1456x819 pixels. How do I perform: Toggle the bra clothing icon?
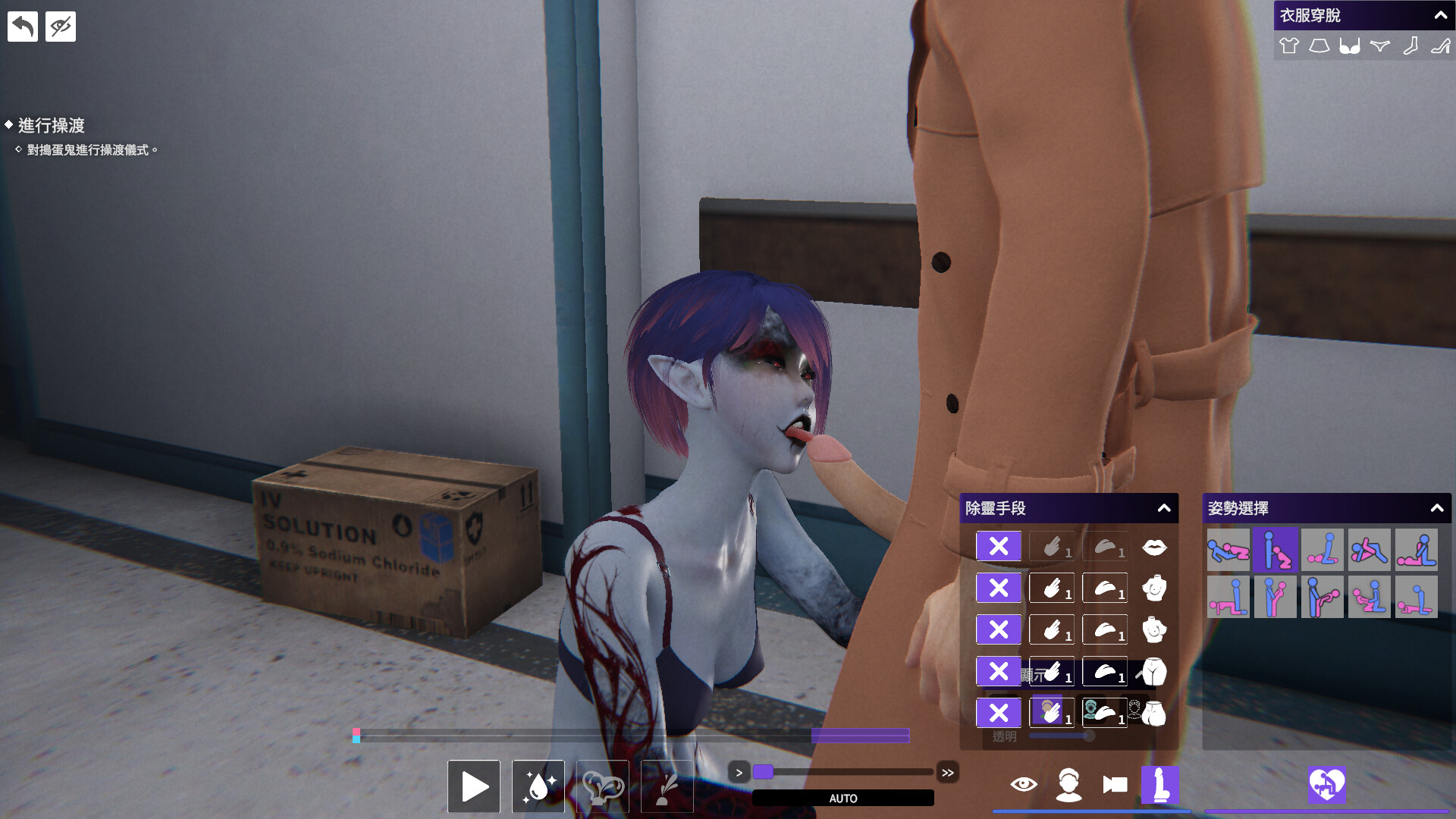pyautogui.click(x=1350, y=45)
